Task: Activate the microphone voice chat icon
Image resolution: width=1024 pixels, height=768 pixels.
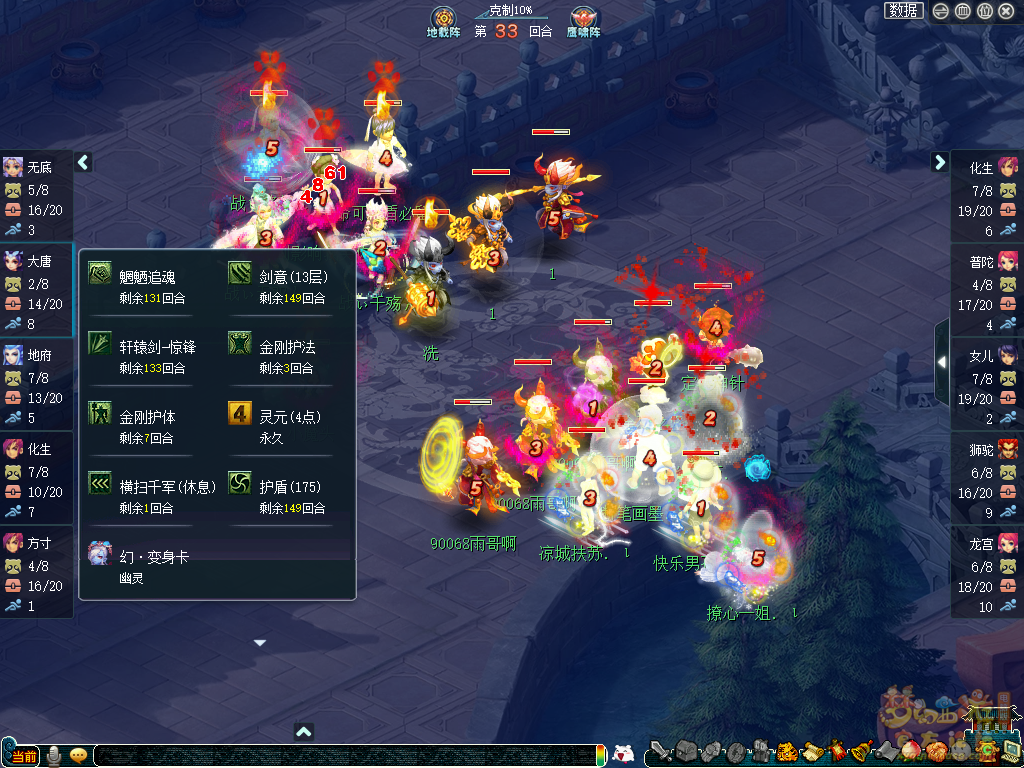Action: tap(53, 755)
